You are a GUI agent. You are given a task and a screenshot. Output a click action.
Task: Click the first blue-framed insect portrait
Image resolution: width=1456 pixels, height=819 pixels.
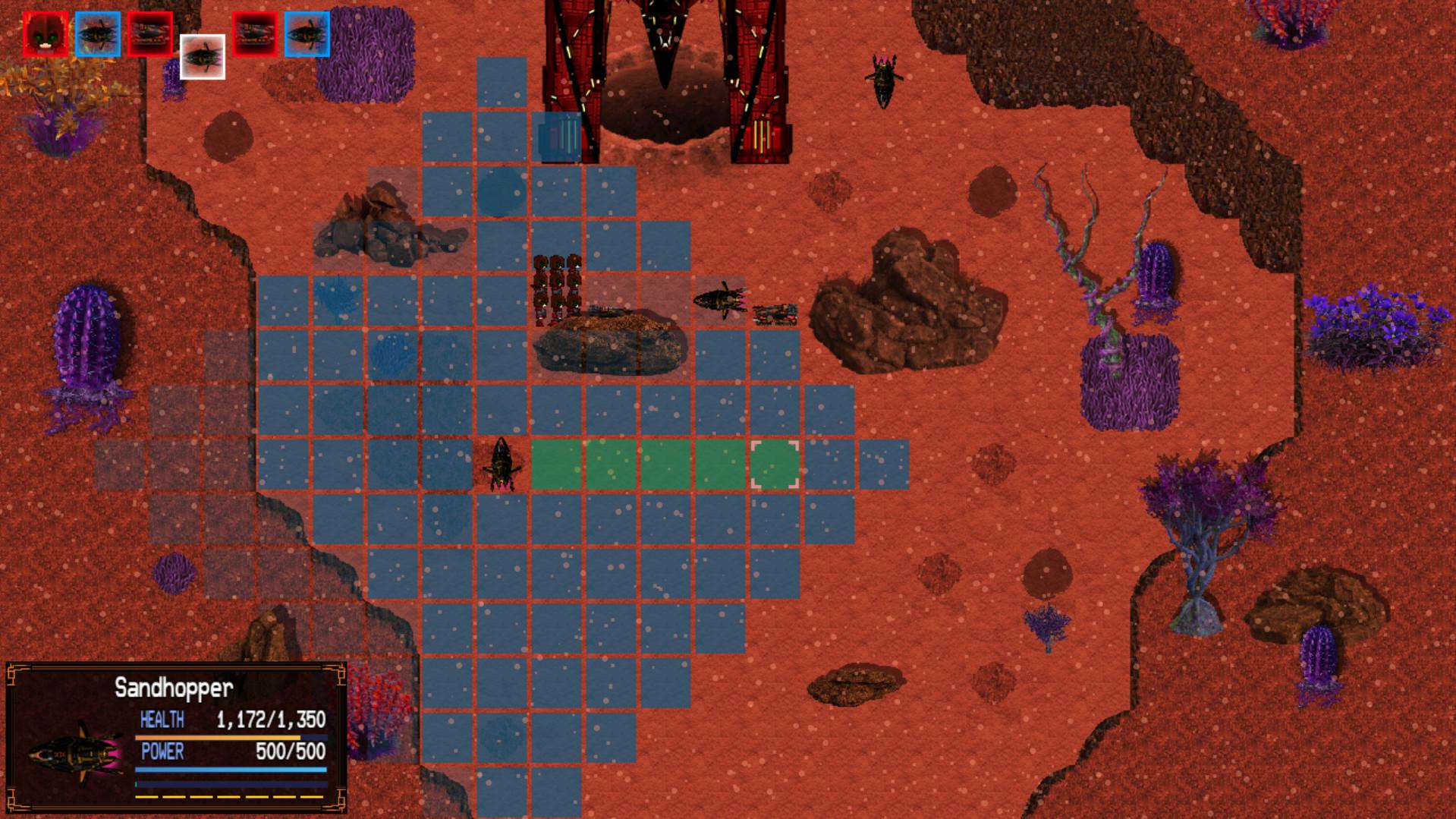pos(97,32)
